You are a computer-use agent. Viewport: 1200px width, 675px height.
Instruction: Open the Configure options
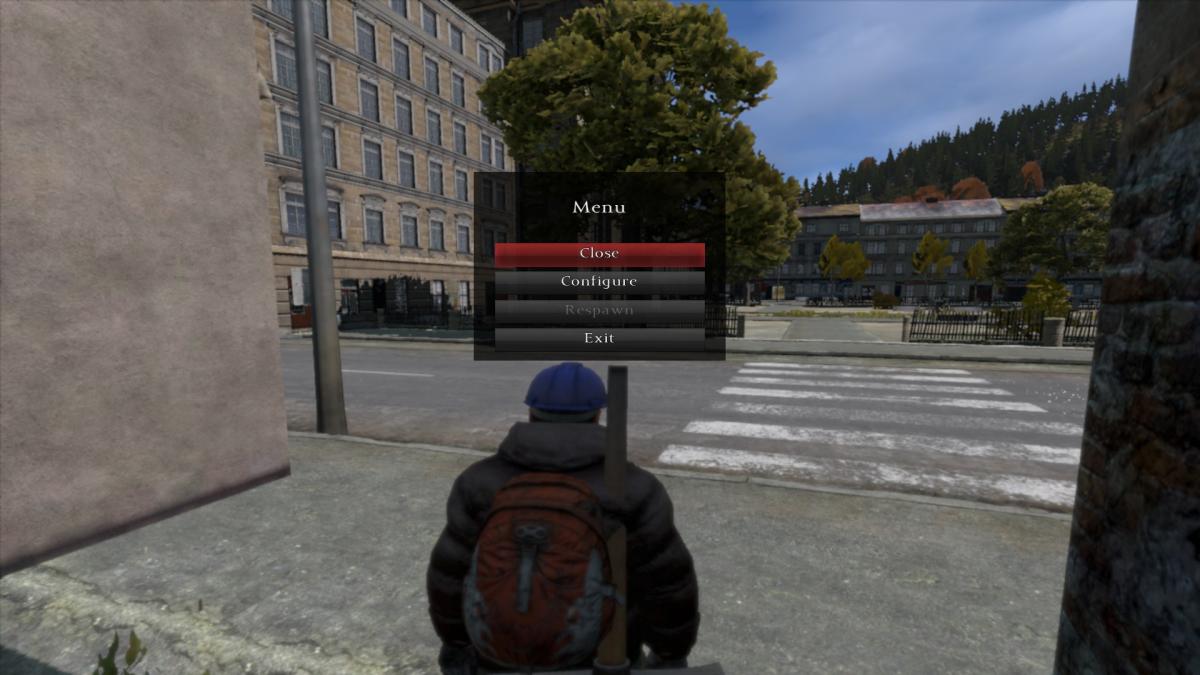pos(599,282)
